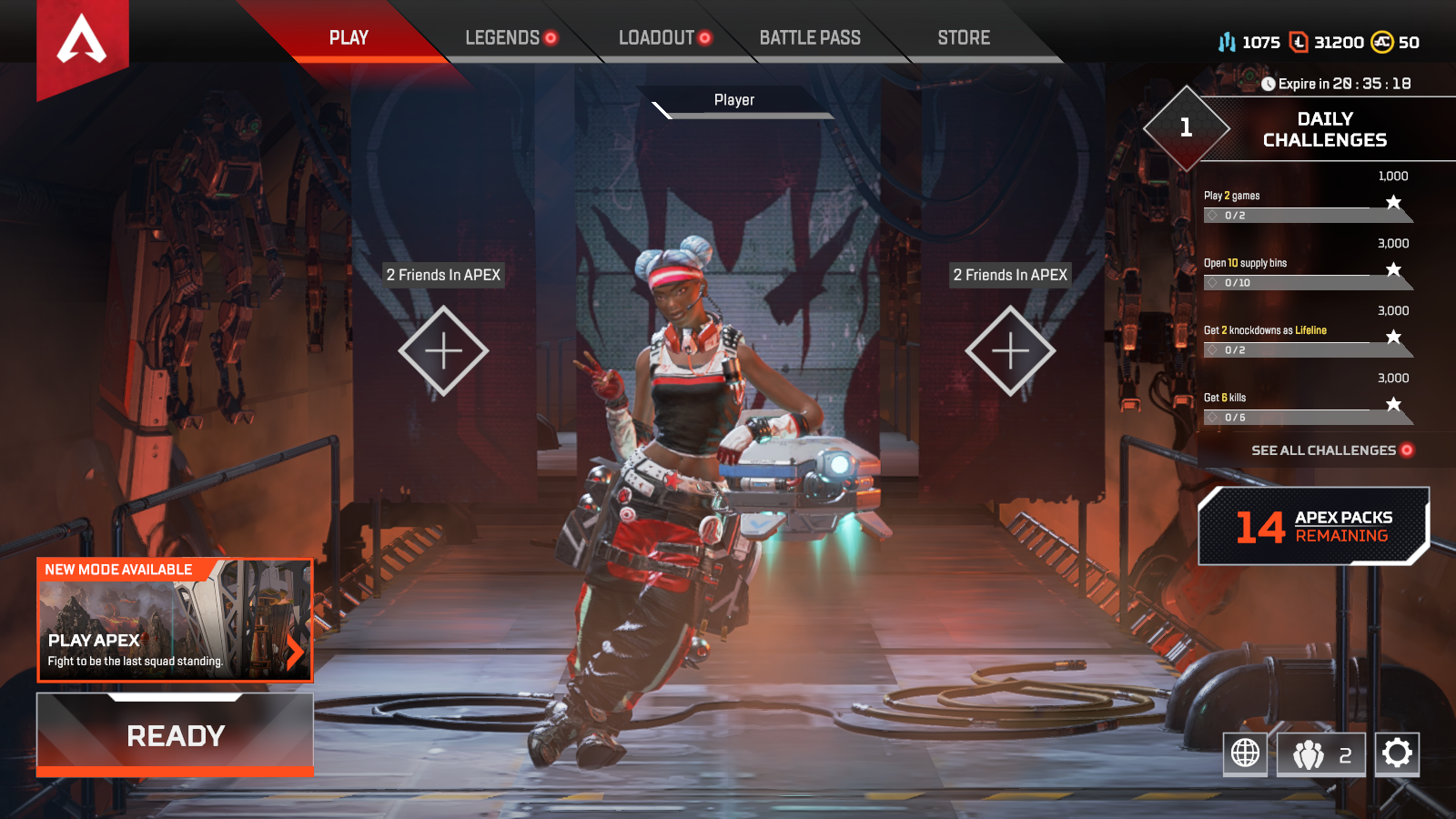Open the settings gear menu
This screenshot has height=819, width=1456.
pos(1397,753)
